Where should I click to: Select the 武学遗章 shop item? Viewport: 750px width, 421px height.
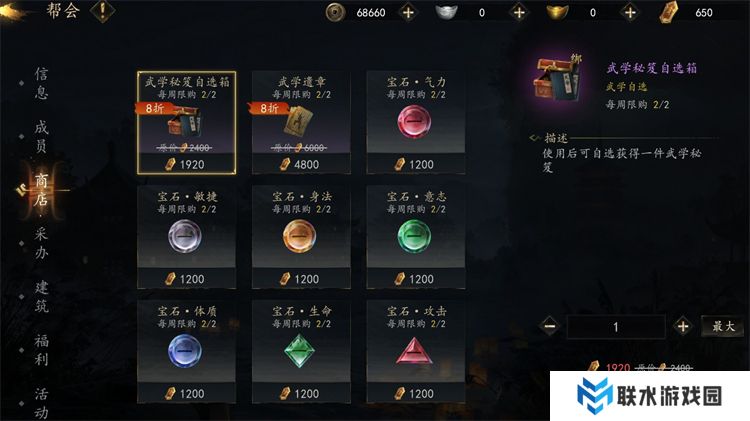click(x=301, y=121)
